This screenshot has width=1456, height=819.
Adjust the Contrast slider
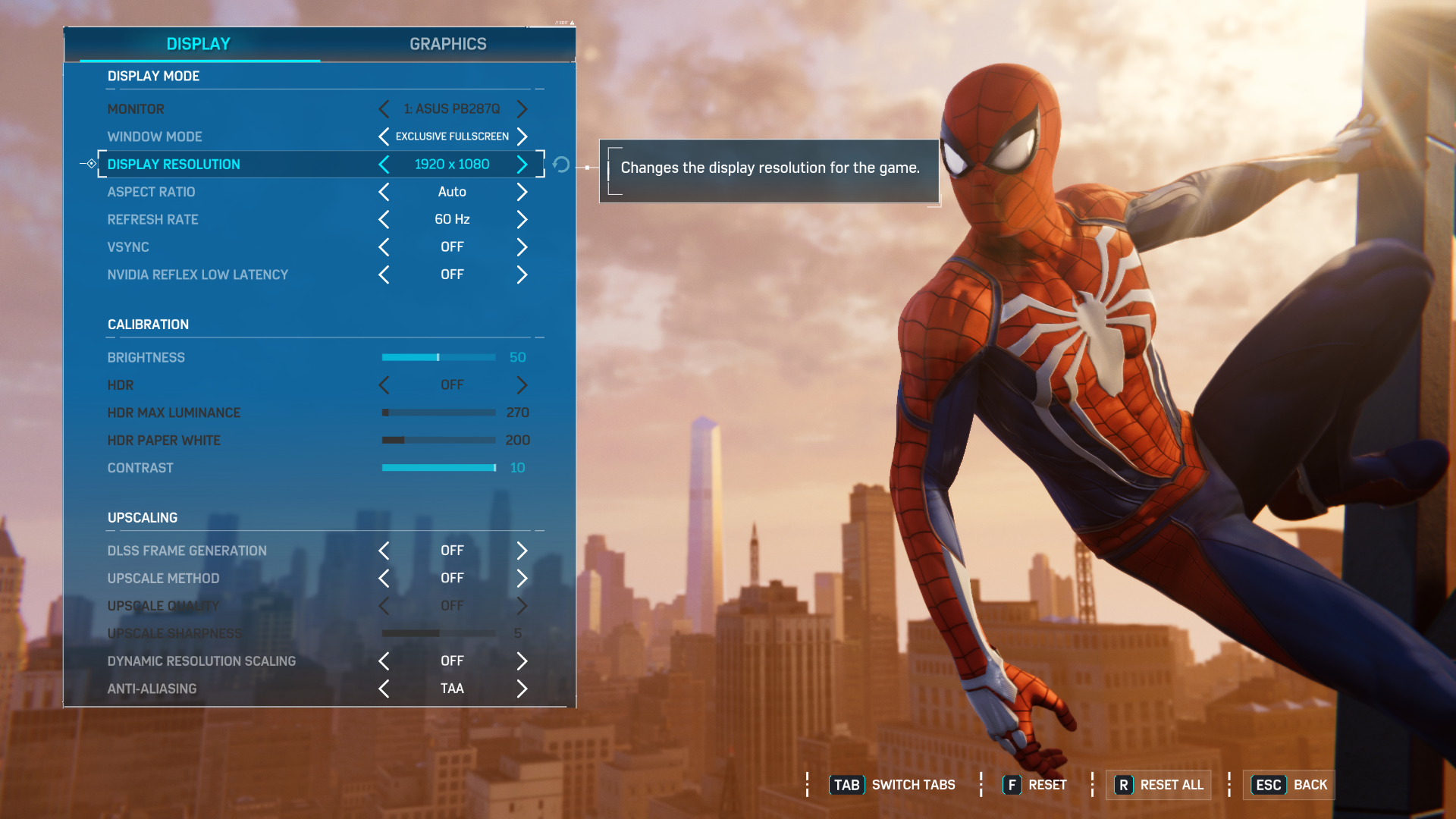(438, 468)
